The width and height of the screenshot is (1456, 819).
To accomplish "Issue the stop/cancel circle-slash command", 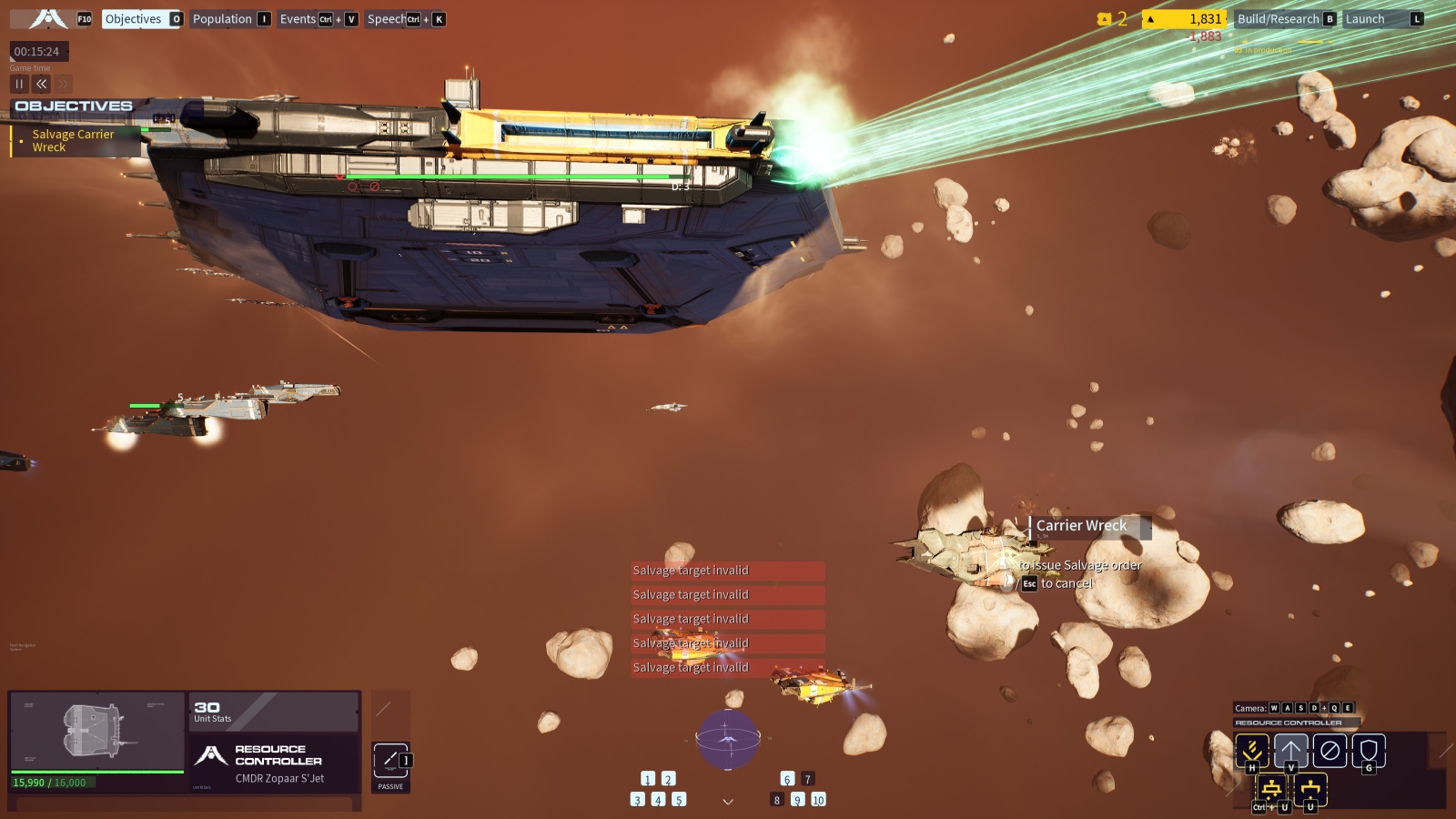I will 1330,751.
